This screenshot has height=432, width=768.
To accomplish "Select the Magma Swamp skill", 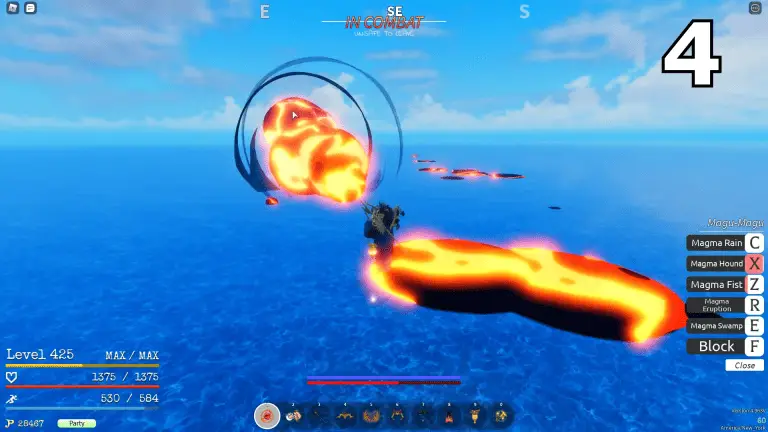I will point(716,325).
